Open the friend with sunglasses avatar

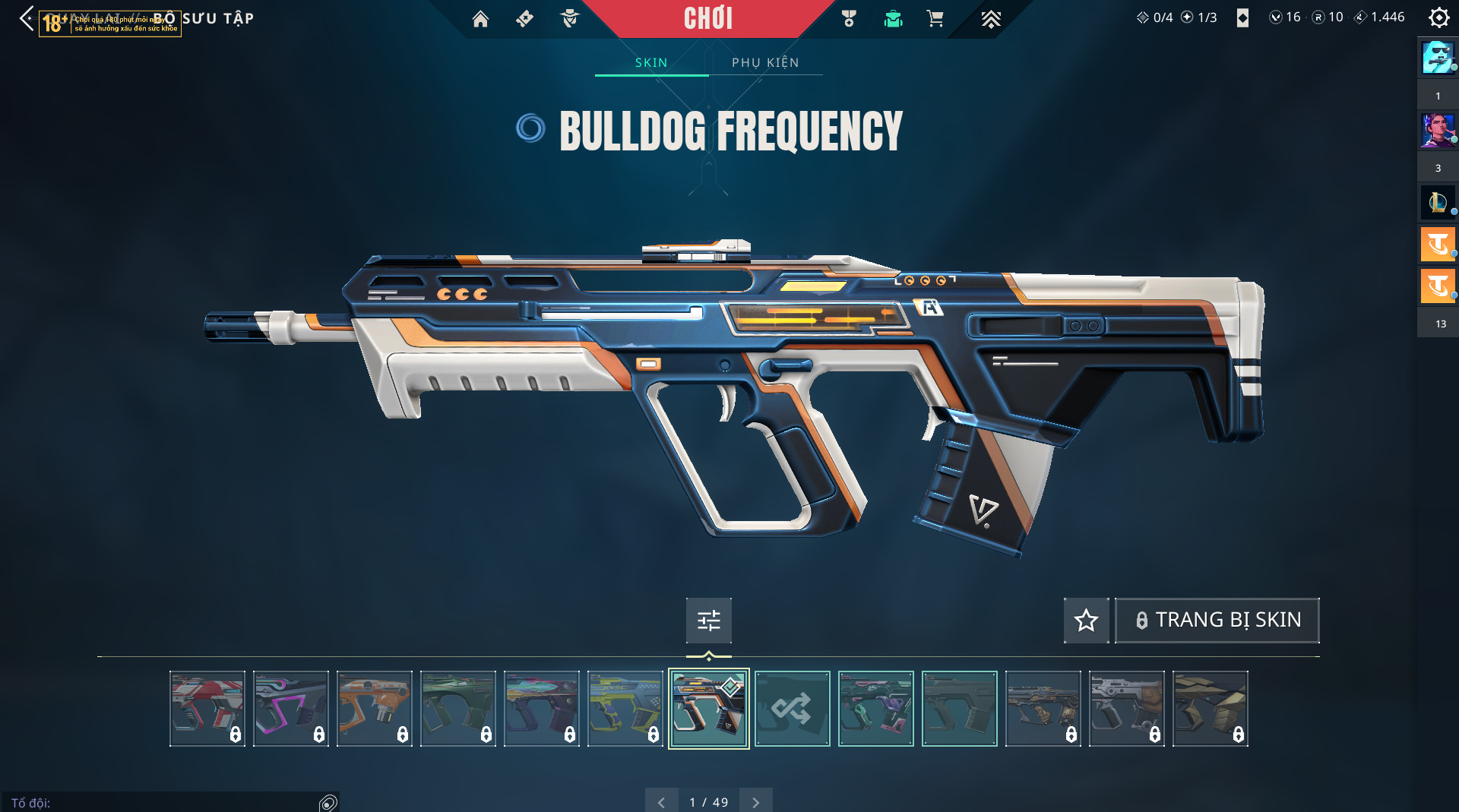(x=1438, y=58)
